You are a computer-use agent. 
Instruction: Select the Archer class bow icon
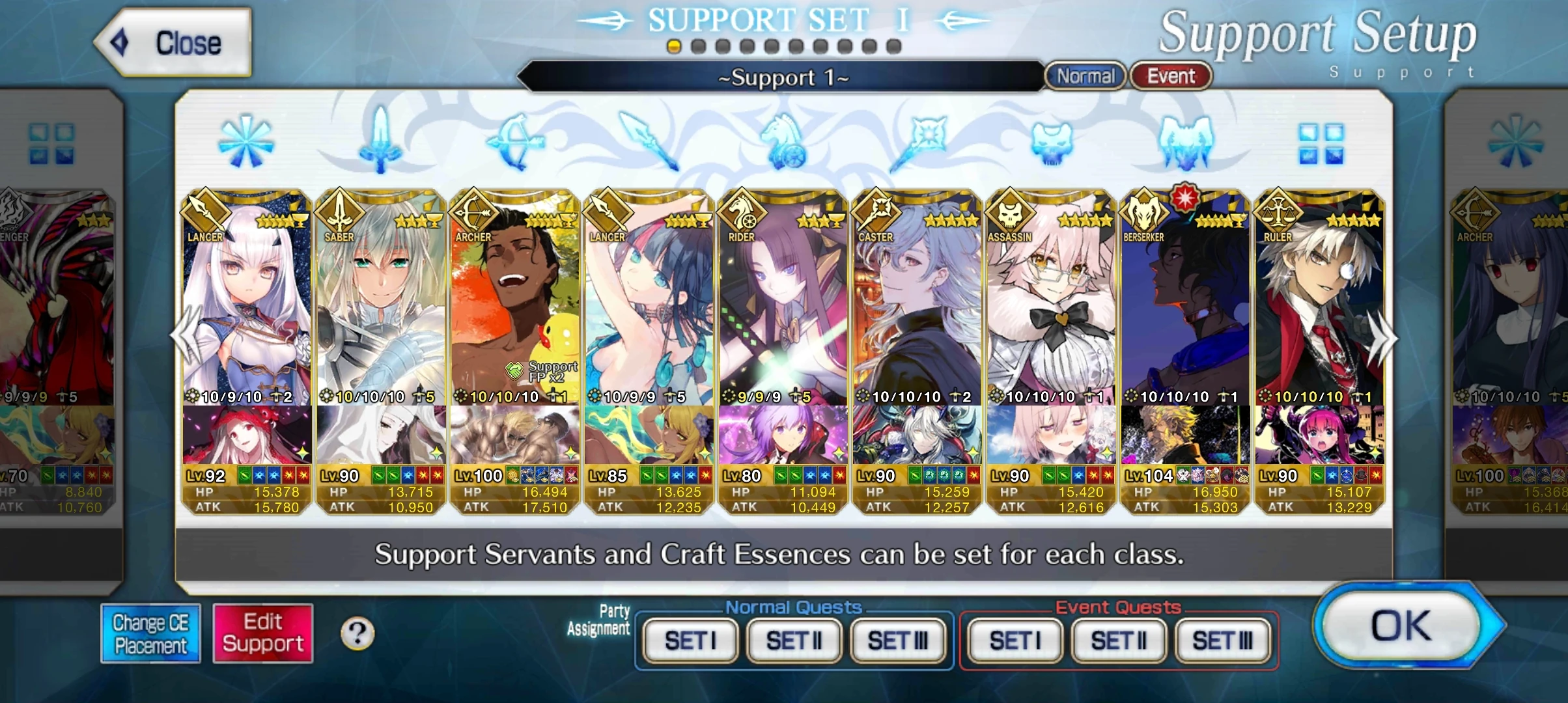514,142
